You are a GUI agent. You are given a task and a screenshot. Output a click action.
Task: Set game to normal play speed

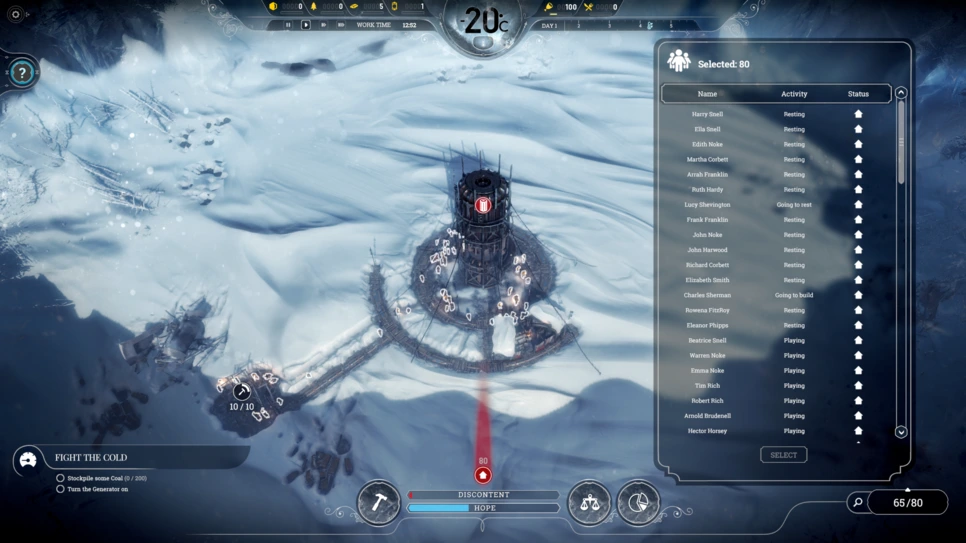306,25
